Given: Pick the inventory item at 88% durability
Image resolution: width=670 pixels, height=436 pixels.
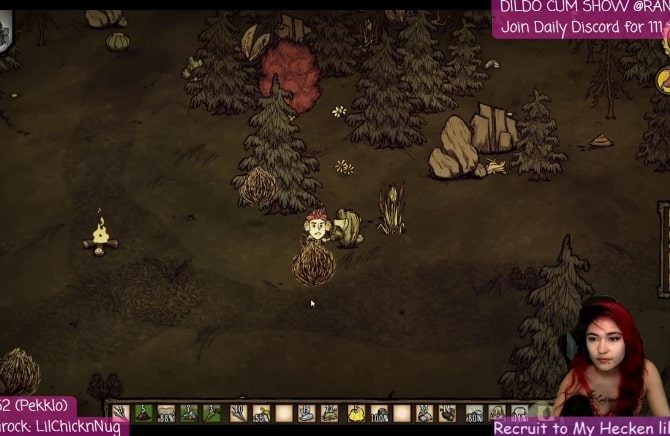Looking at the screenshot, I should [x=166, y=412].
